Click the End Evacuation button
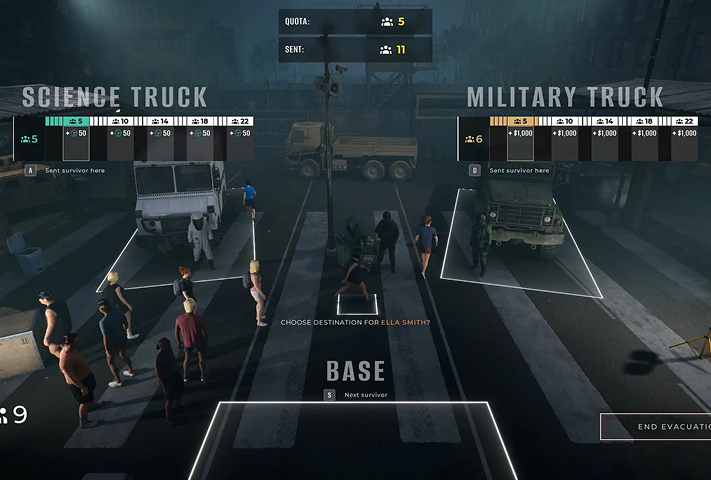This screenshot has height=480, width=711. pos(656,427)
